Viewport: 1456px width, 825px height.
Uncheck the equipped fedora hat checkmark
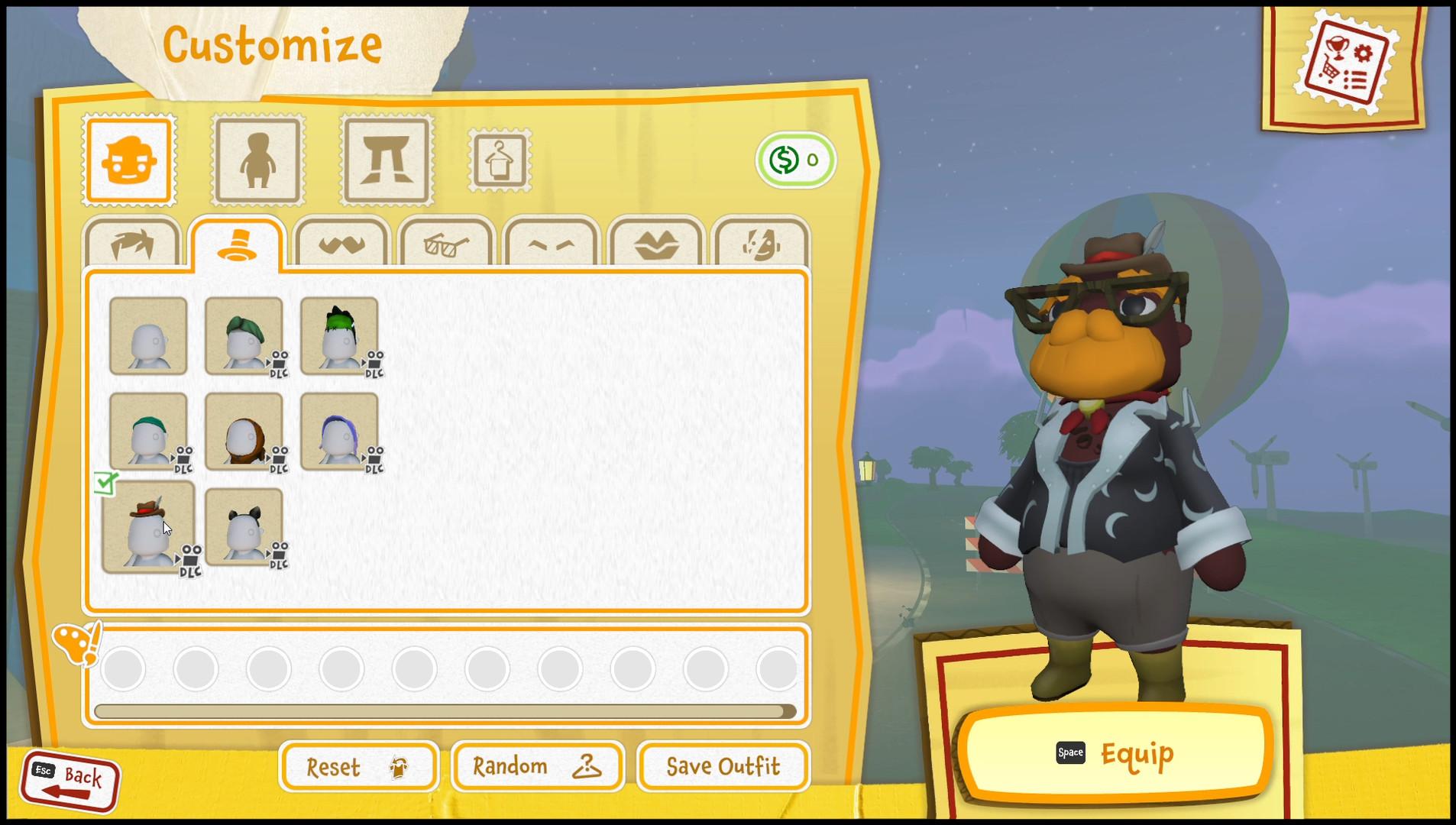107,481
